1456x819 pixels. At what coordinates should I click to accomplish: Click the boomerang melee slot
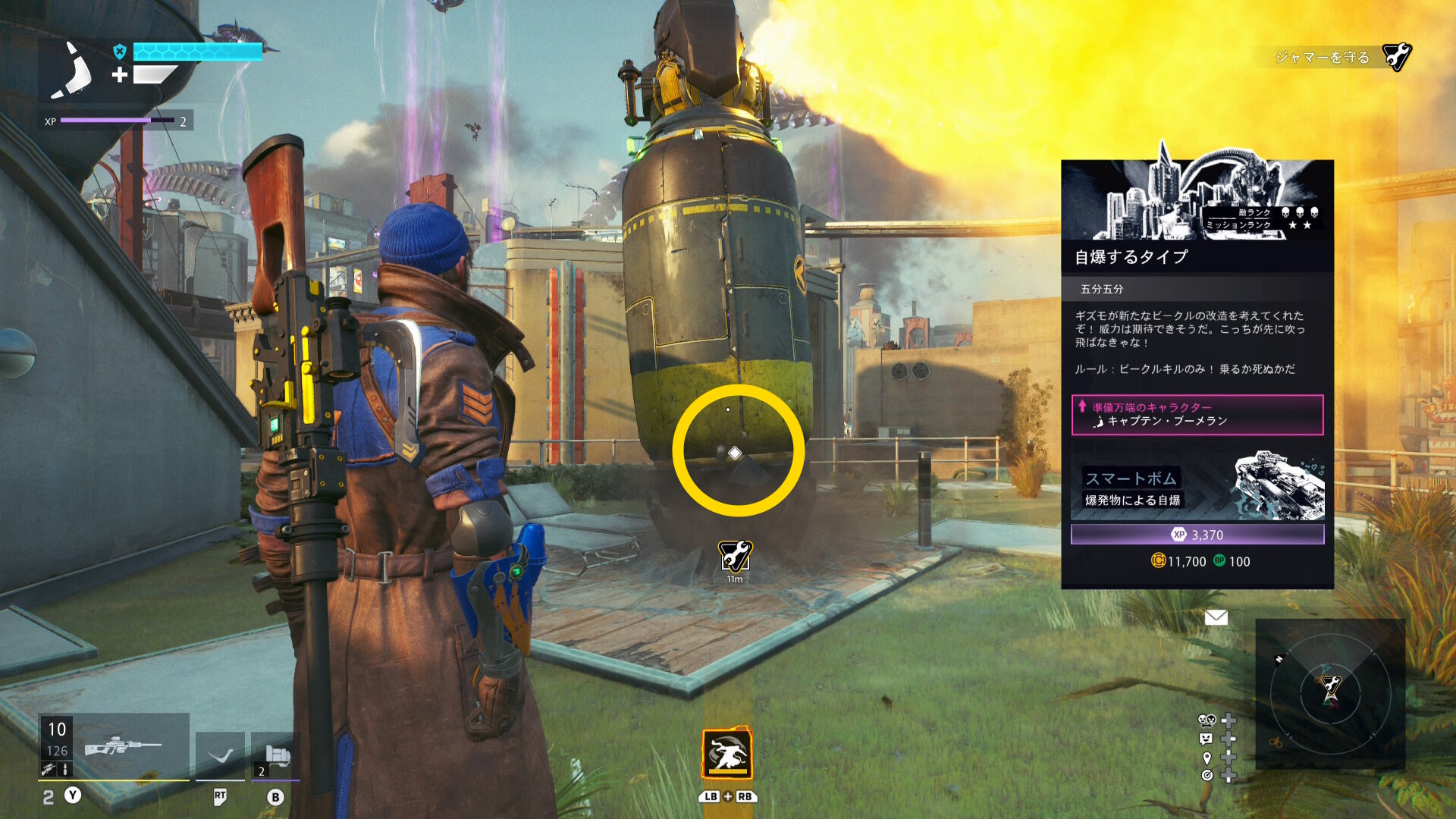click(220, 756)
